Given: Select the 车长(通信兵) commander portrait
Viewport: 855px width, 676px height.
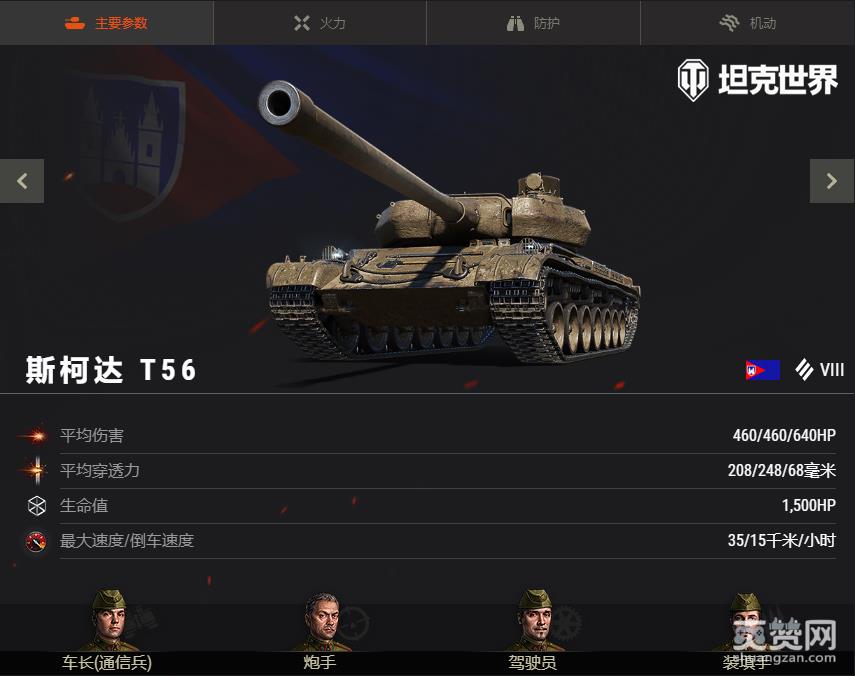Looking at the screenshot, I should click(x=108, y=621).
